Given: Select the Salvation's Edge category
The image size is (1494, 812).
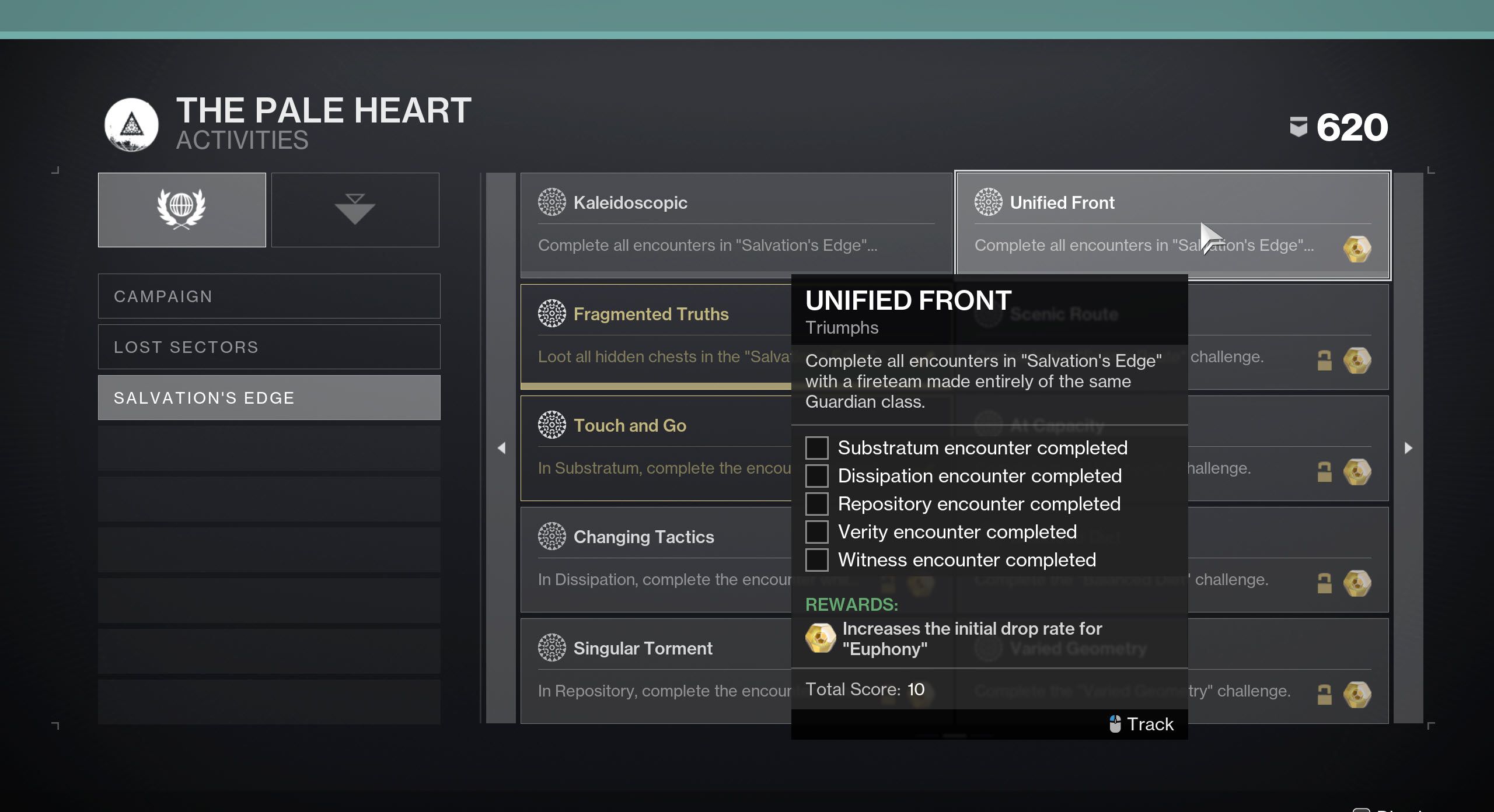Looking at the screenshot, I should tap(269, 397).
